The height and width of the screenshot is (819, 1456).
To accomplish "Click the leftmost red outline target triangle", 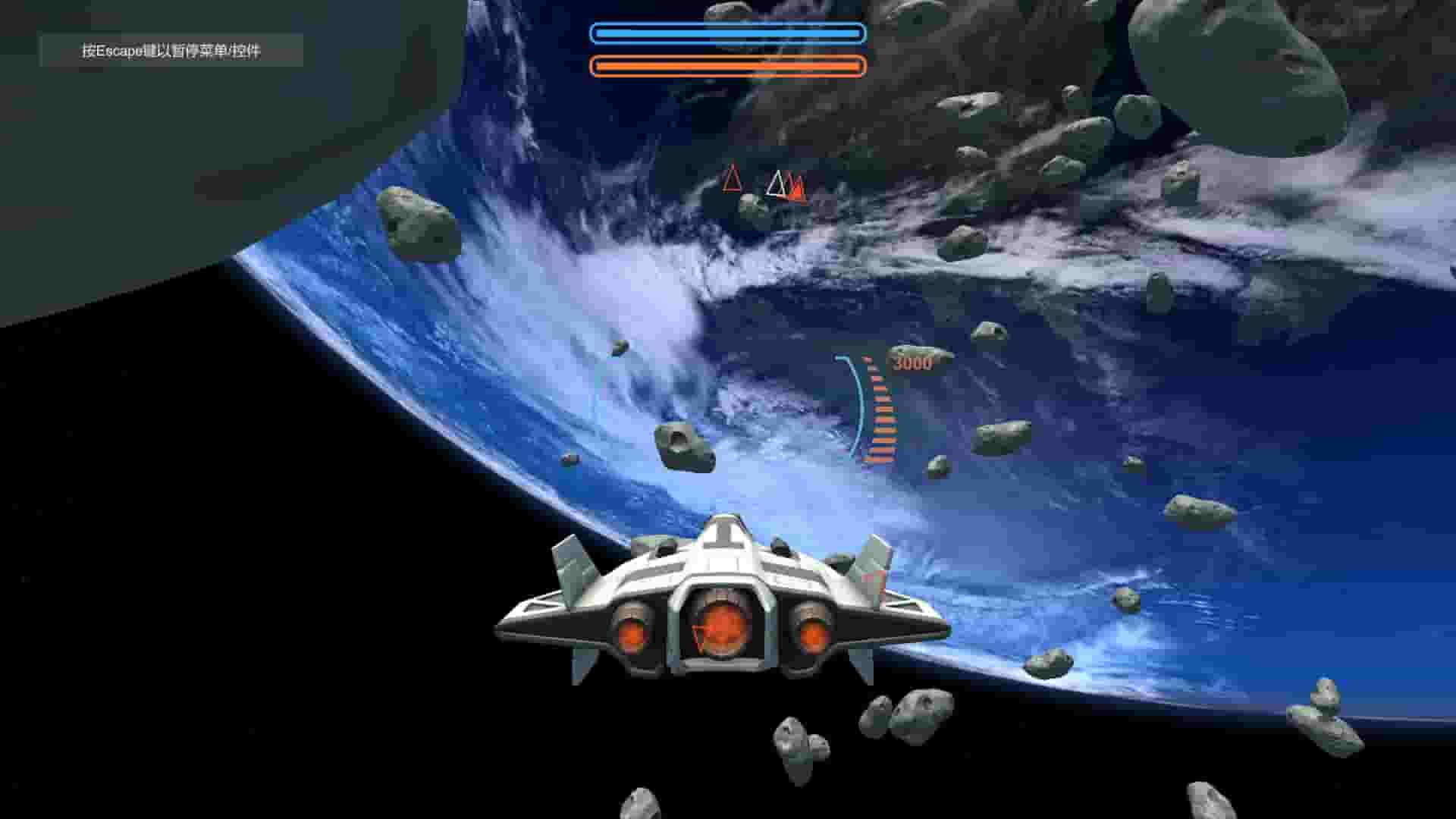I will click(732, 182).
